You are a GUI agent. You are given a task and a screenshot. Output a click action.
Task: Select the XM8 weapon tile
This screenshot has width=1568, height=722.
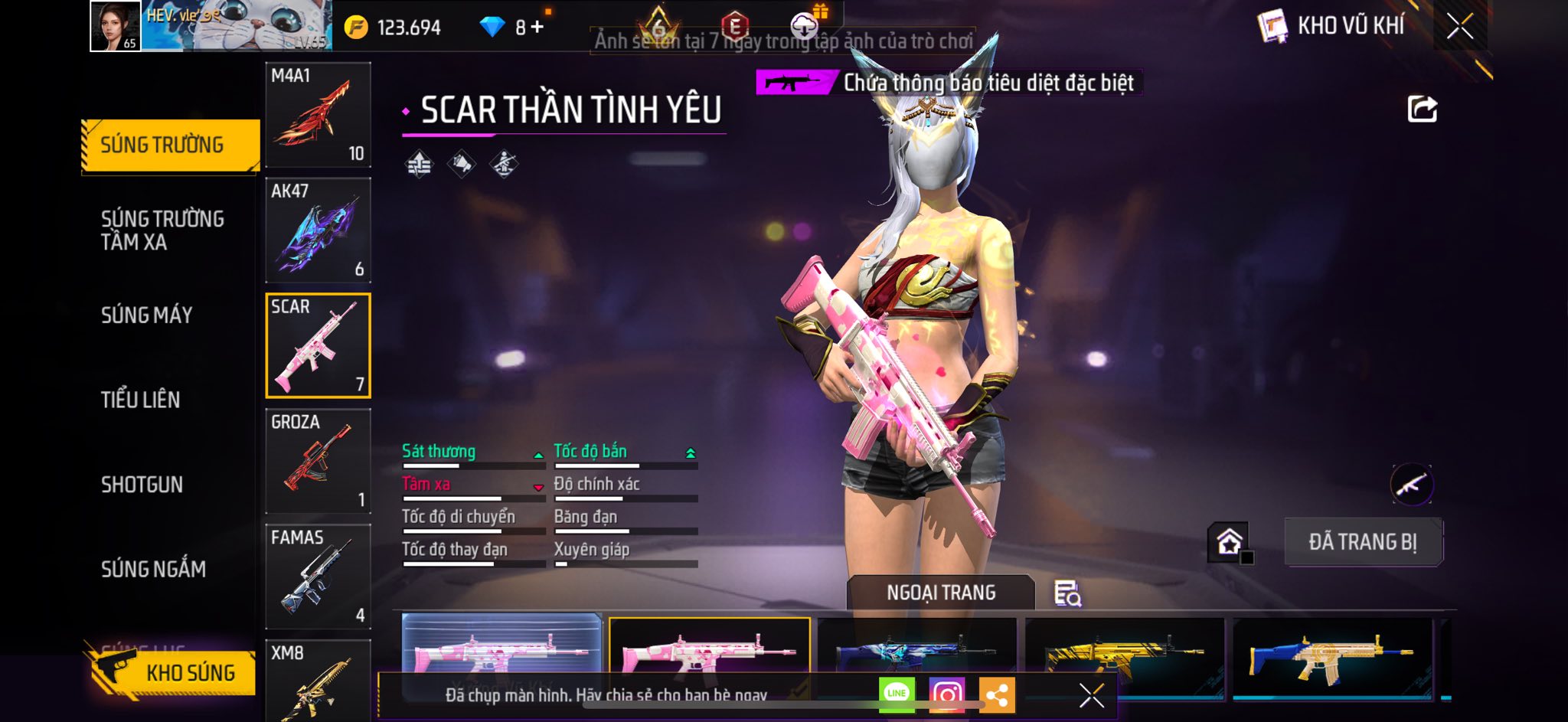(318, 680)
